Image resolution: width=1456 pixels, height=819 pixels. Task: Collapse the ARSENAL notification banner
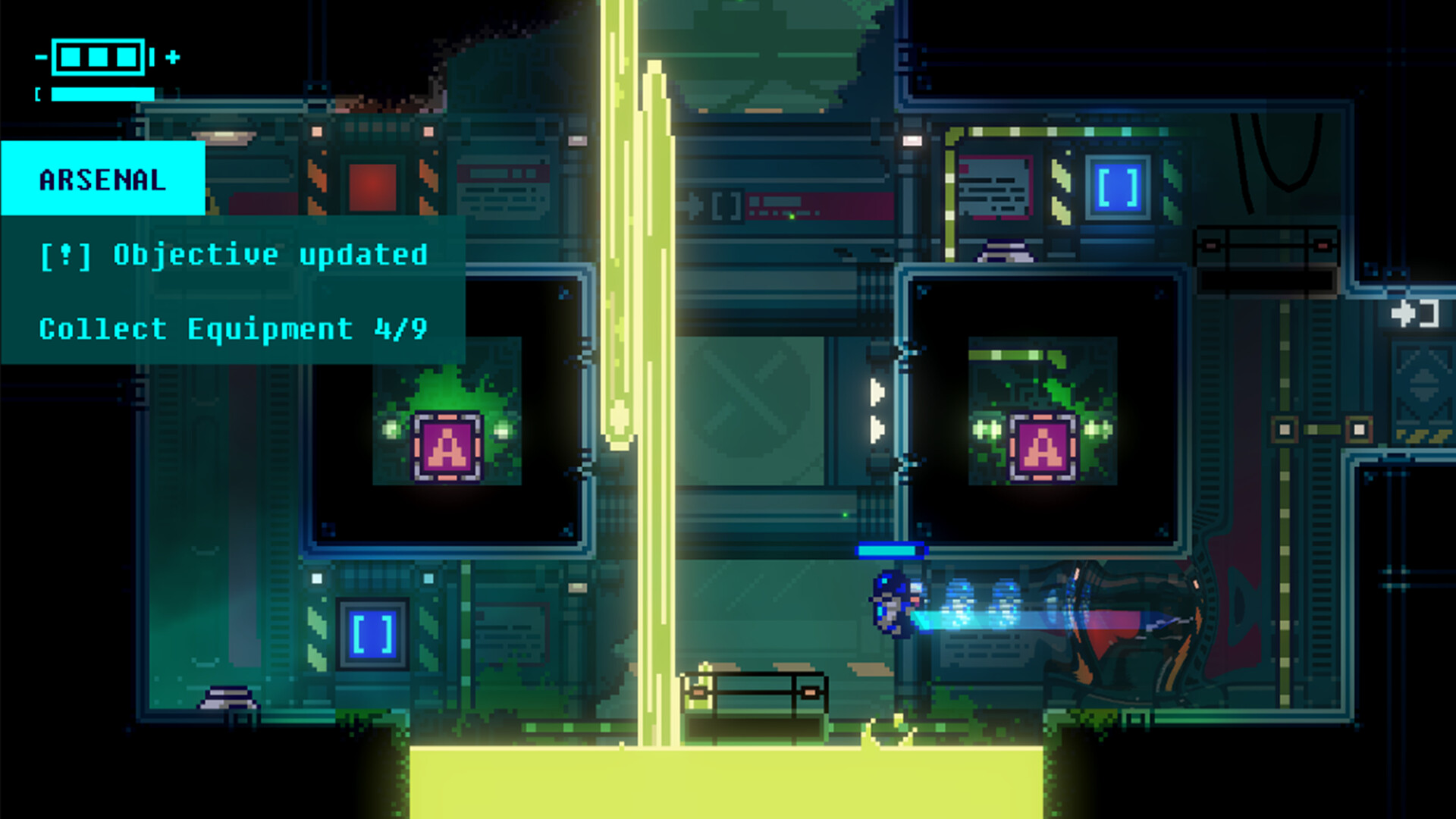[x=102, y=180]
